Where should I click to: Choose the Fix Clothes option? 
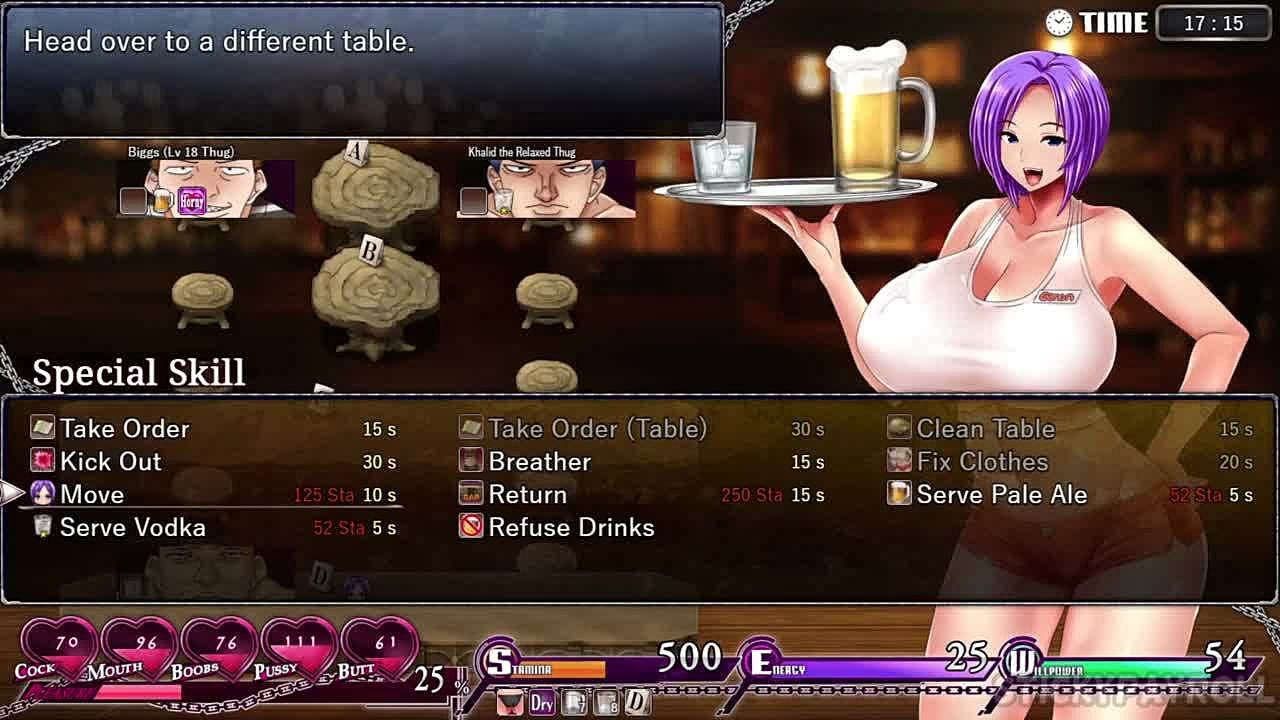tap(982, 462)
